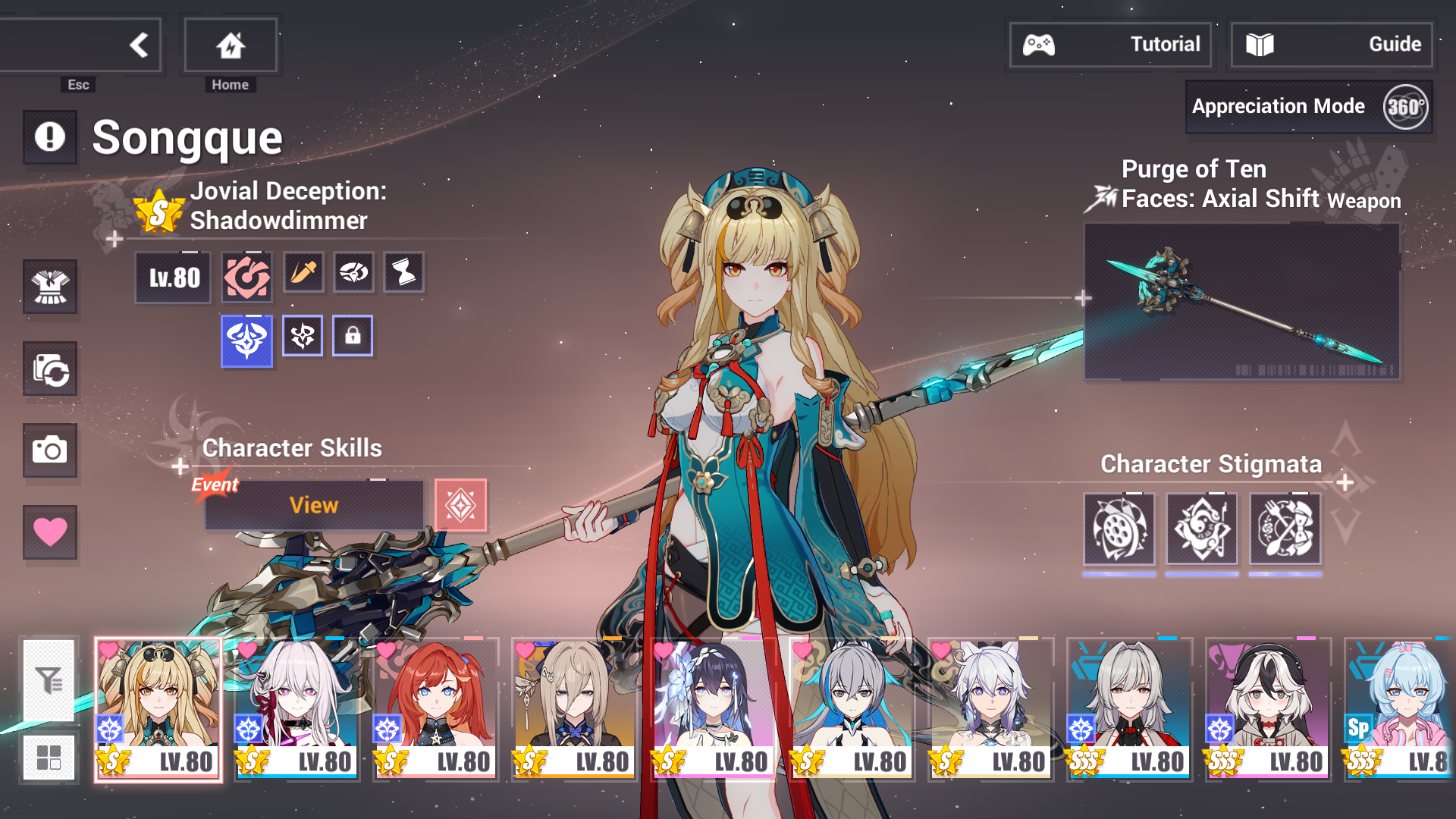The width and height of the screenshot is (1456, 819).
Task: Select the hourglass trait icon
Action: 403,273
